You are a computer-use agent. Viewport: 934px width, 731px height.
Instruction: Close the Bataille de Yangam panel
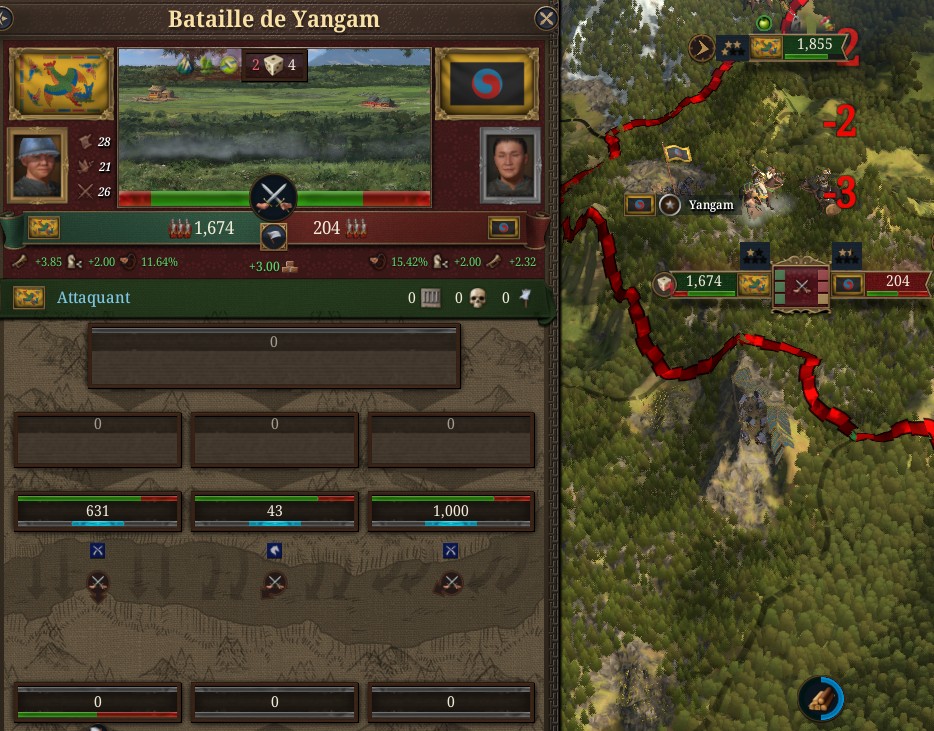click(546, 18)
